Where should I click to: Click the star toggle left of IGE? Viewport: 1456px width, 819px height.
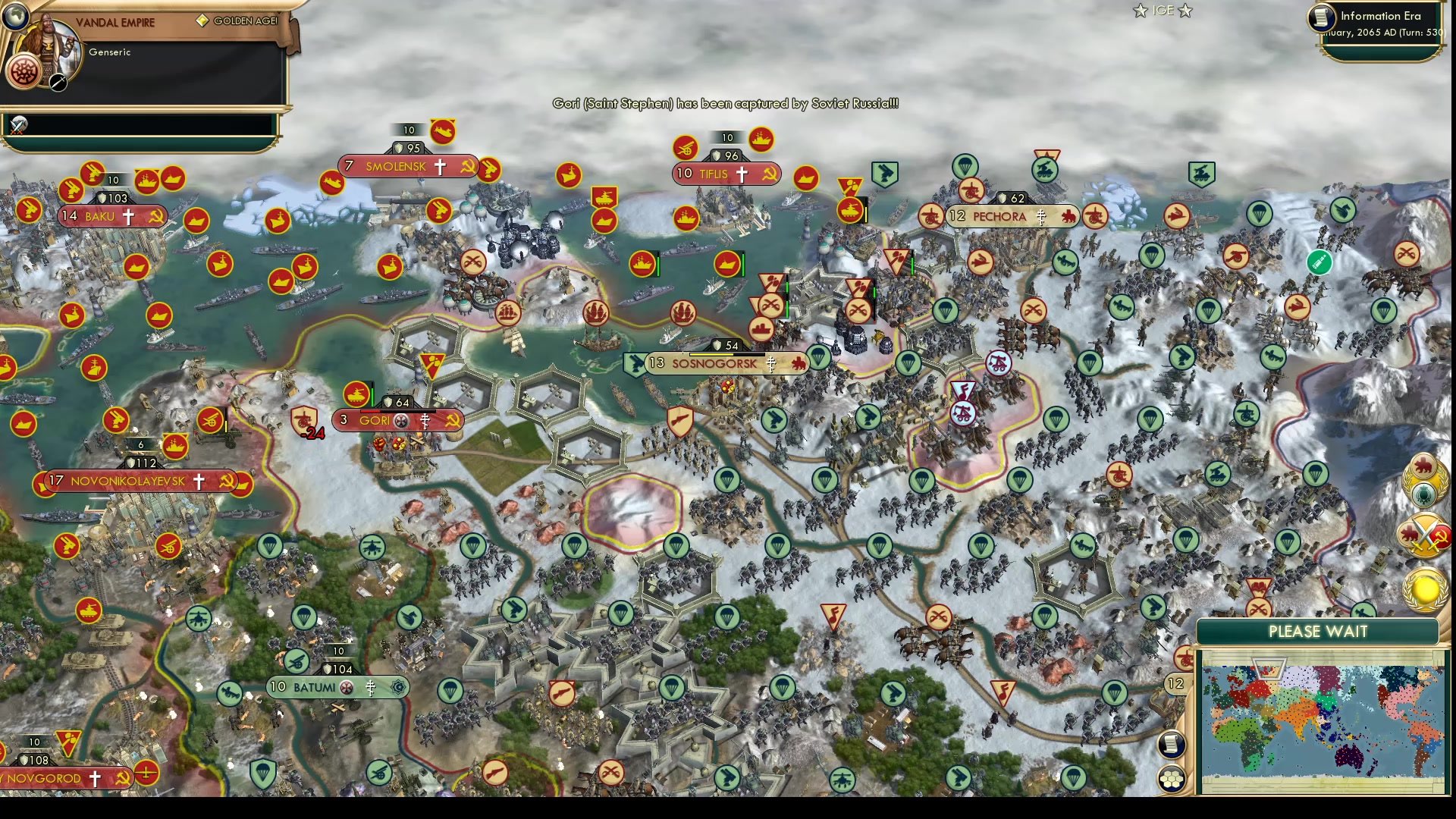[x=1139, y=11]
